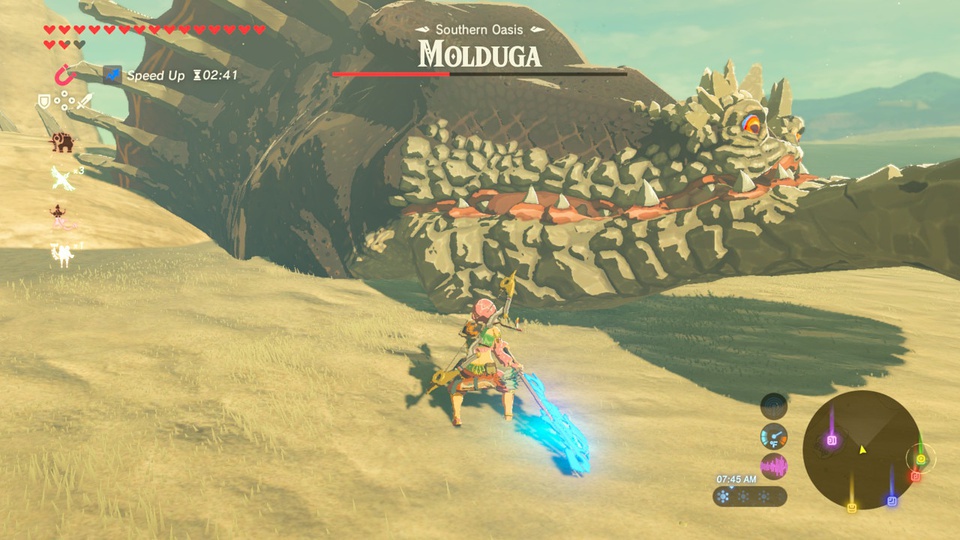Activate the bottom white figure ability icon
Image resolution: width=960 pixels, height=540 pixels.
coord(63,255)
